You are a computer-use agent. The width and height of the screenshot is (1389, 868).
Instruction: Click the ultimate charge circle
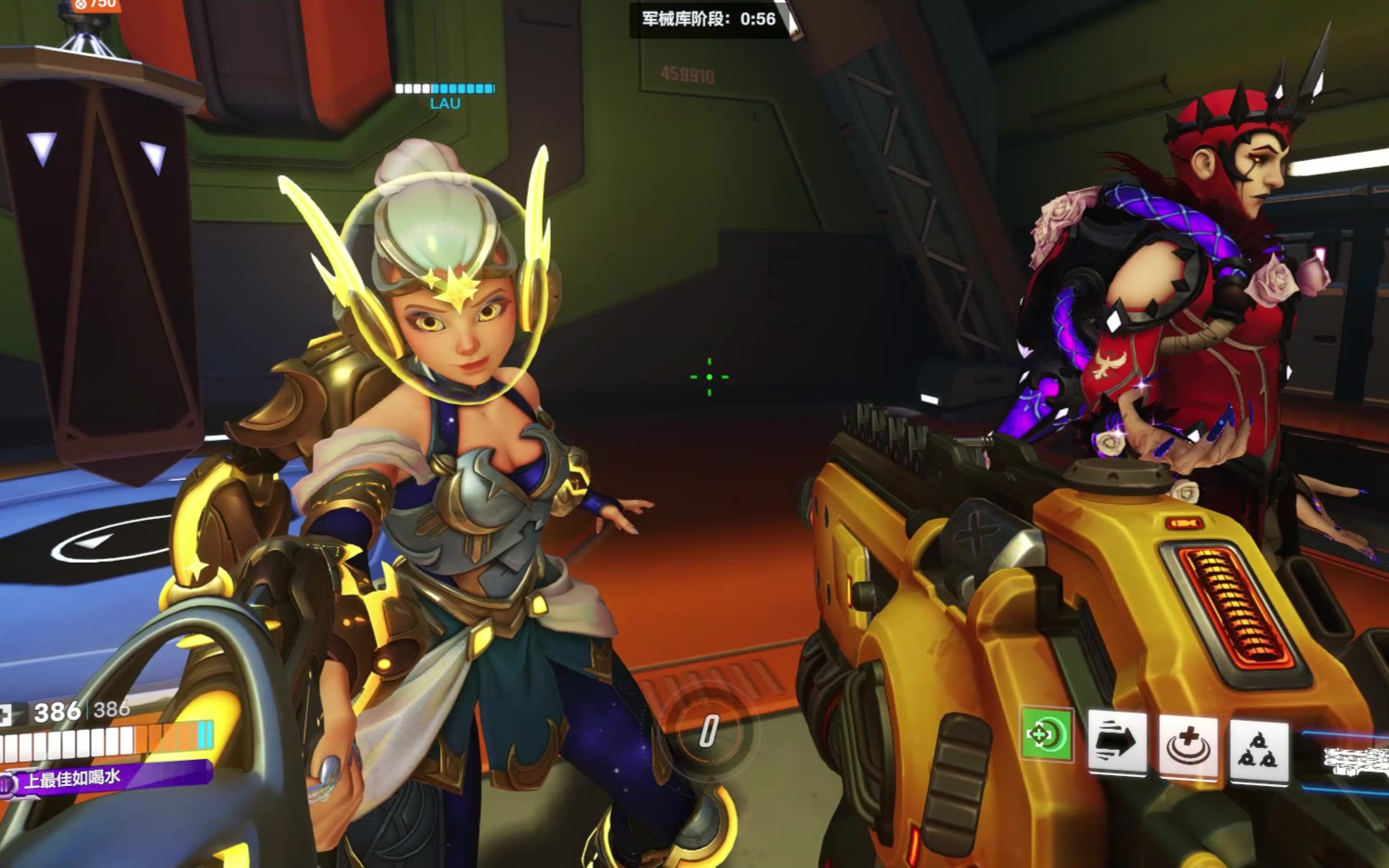point(708,730)
